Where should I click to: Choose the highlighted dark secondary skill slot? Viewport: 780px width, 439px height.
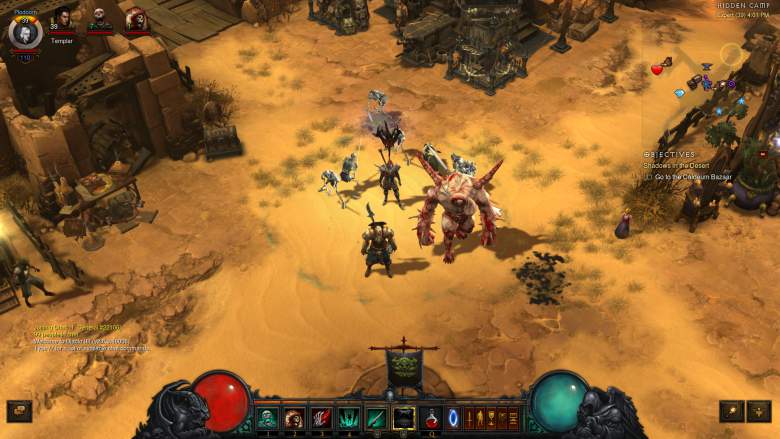[x=403, y=418]
